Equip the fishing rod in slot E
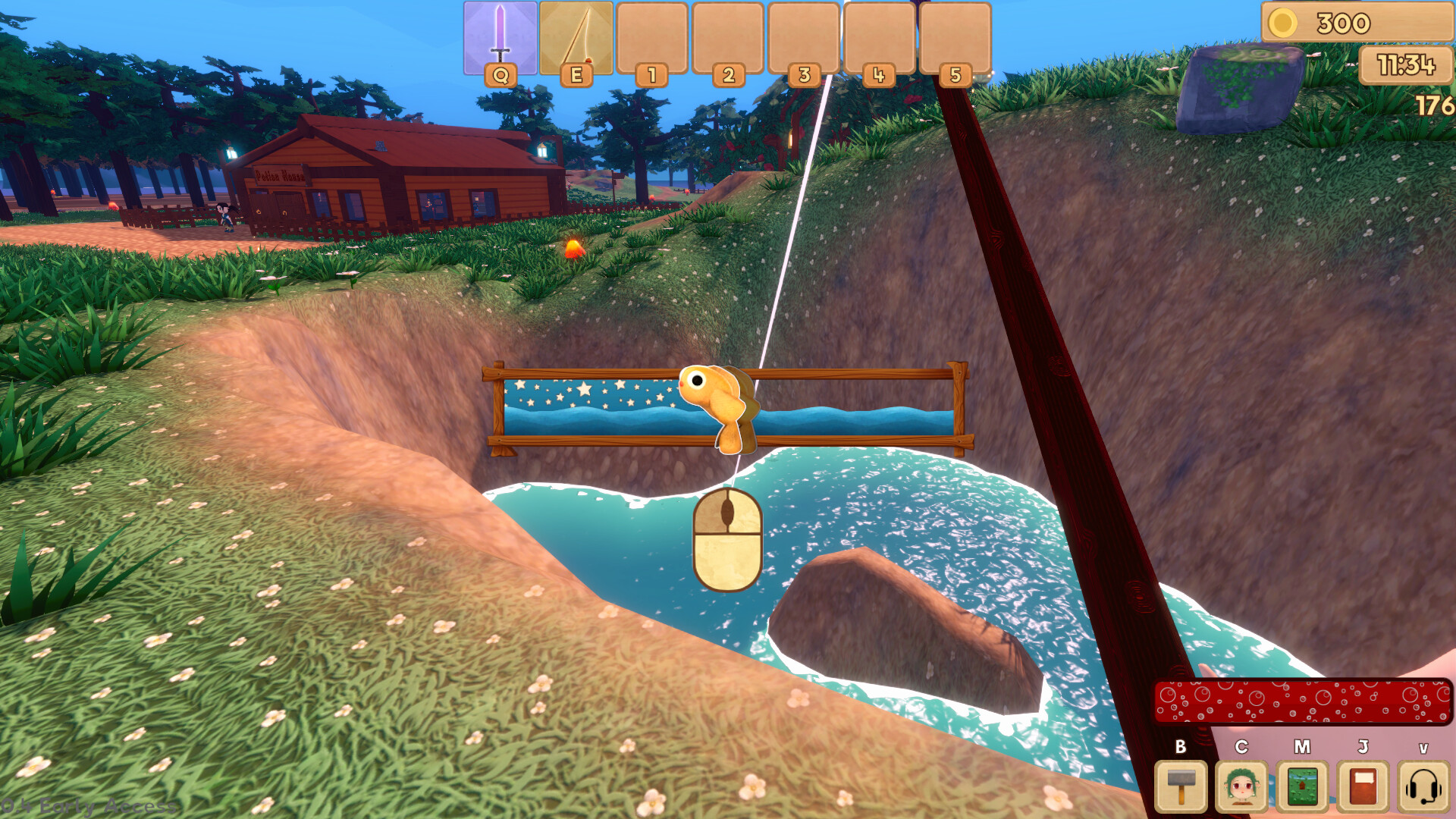The height and width of the screenshot is (819, 1456). tap(576, 38)
